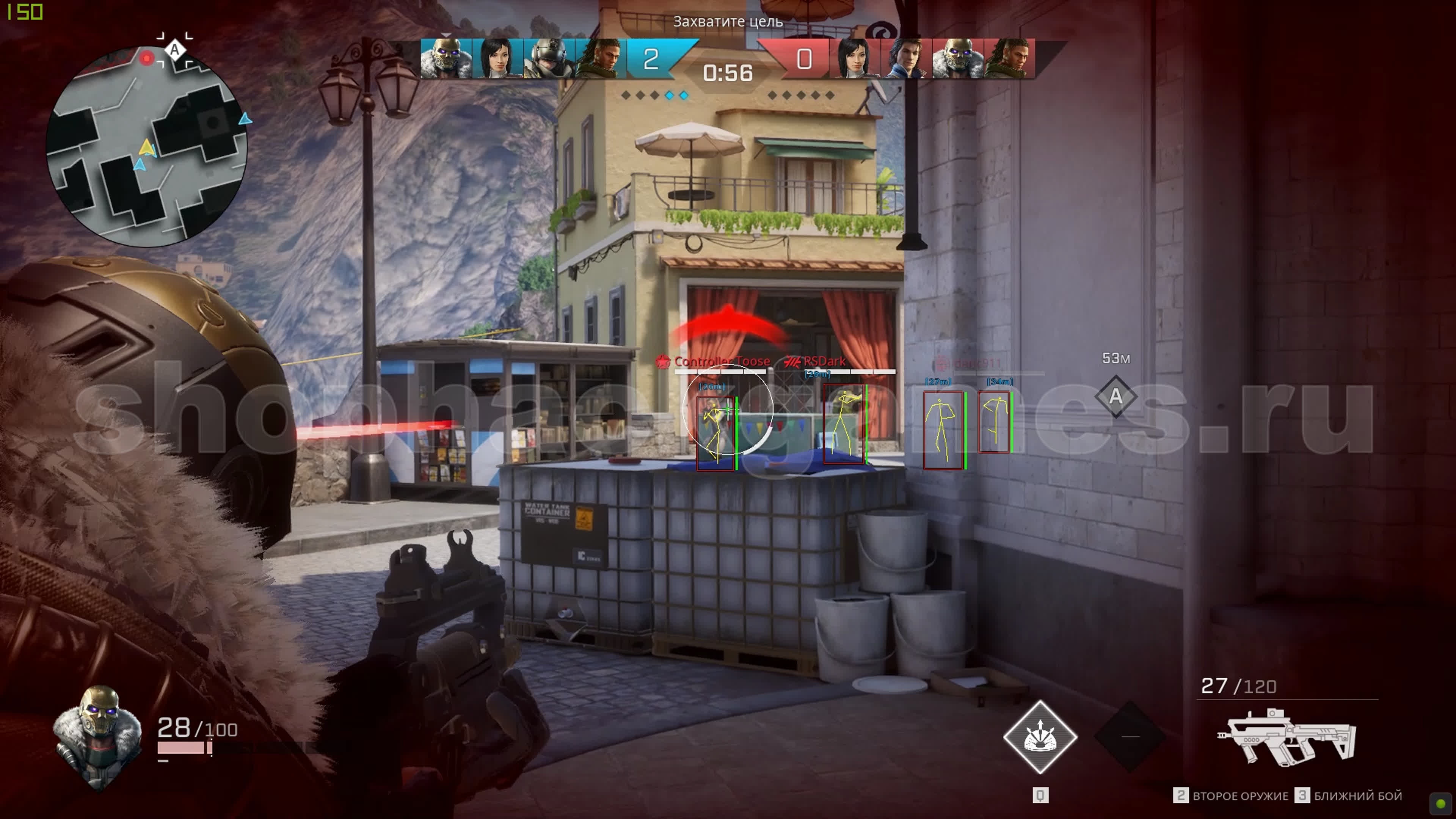Click the empty dark diamond gadget slot

coord(1130,736)
